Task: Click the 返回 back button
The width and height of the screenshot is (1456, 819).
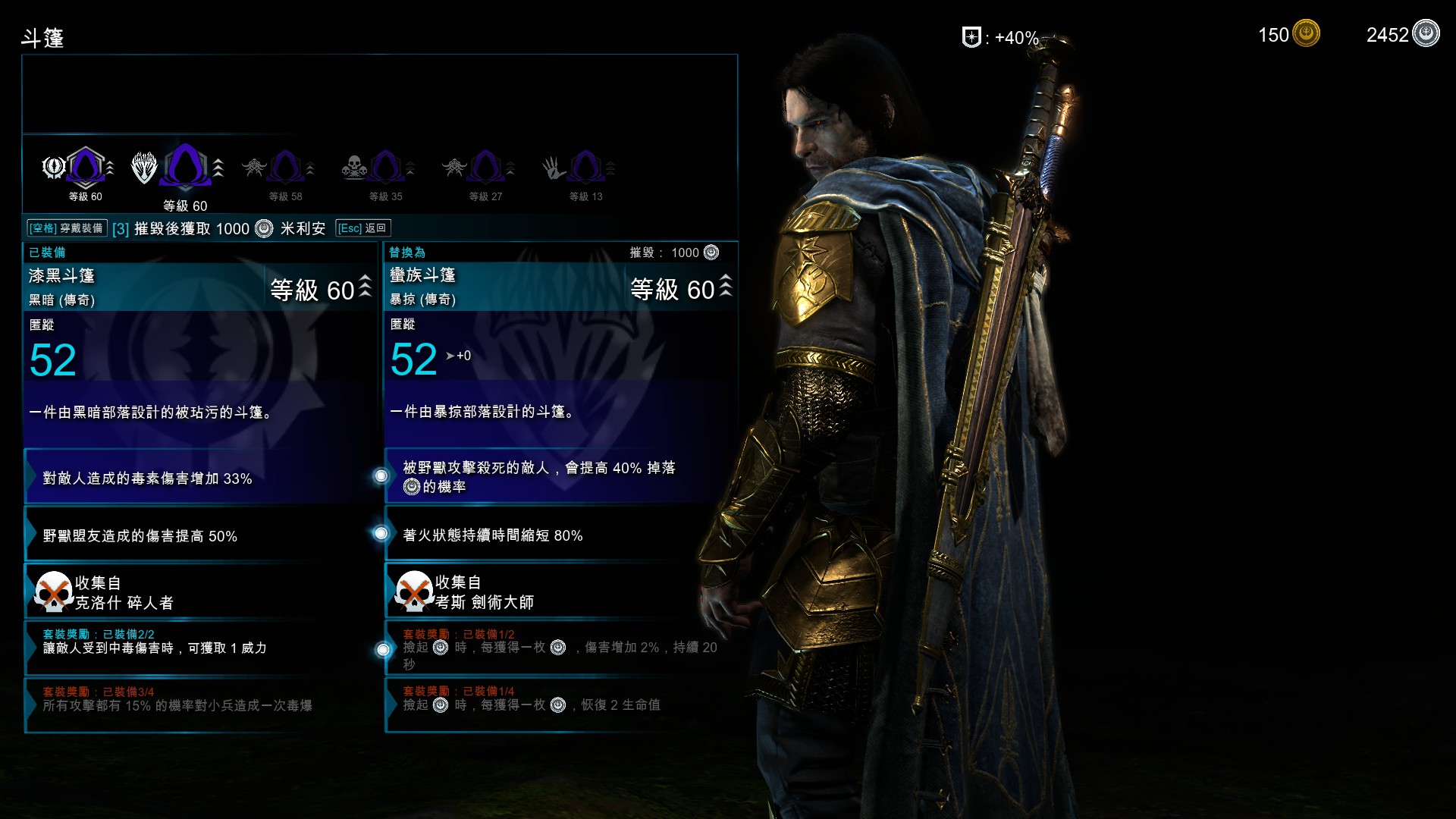Action: [x=362, y=228]
